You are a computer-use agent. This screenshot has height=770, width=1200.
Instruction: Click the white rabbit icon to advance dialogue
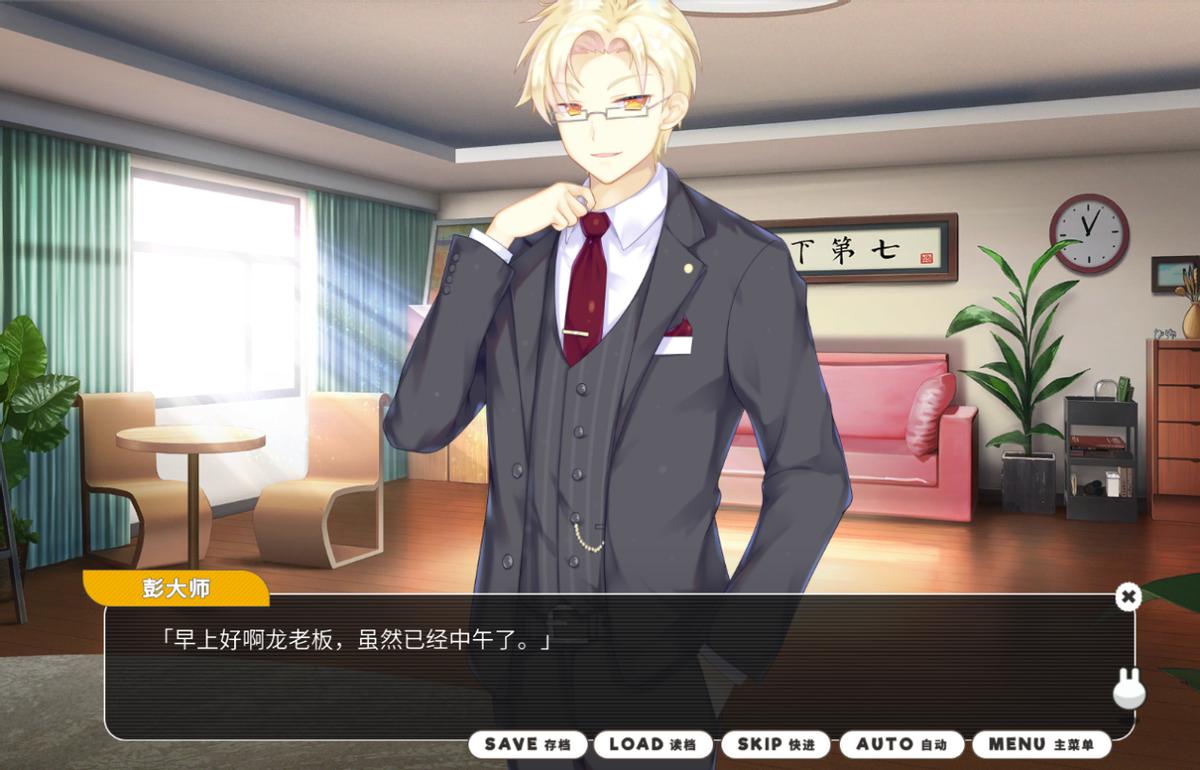point(1129,688)
